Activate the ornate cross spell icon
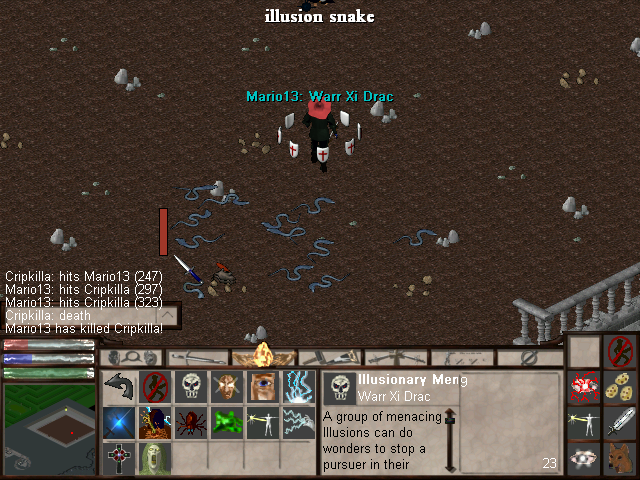 coord(119,458)
